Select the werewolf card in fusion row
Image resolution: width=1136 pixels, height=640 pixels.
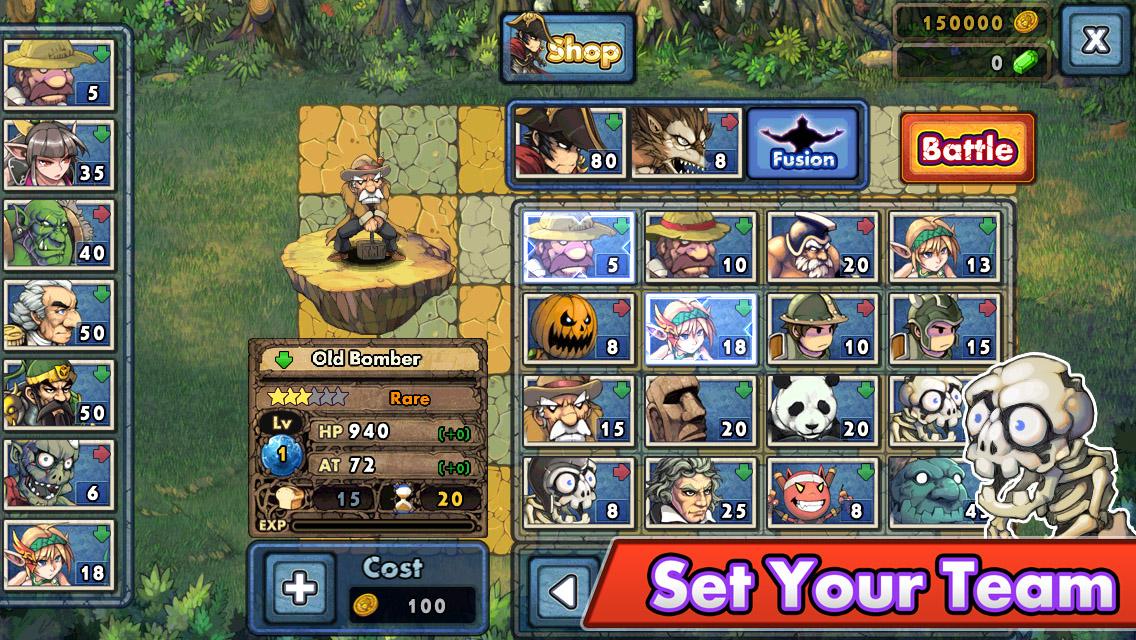point(686,143)
